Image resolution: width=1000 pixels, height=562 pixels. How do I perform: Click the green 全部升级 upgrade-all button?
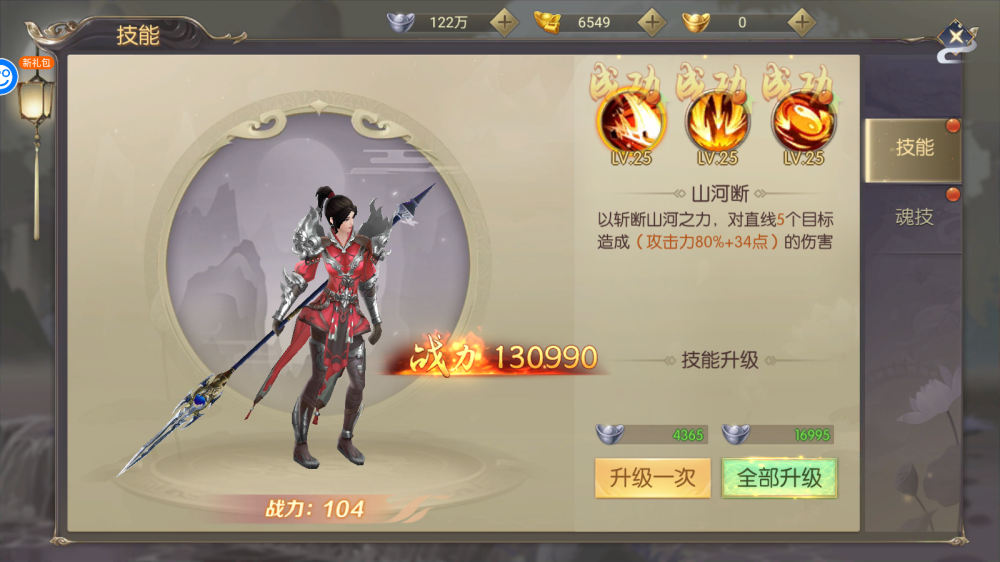(x=779, y=477)
